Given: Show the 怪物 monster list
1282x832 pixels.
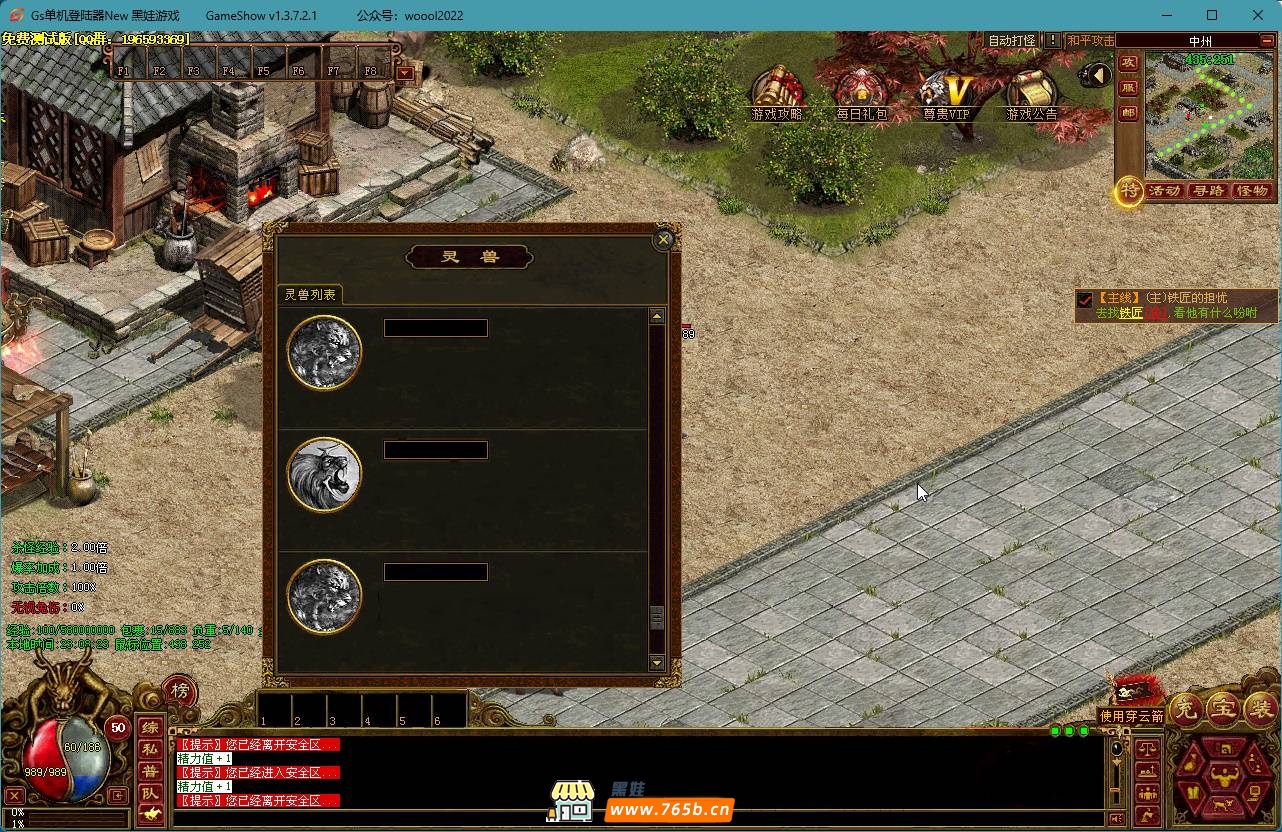Looking at the screenshot, I should click(1252, 191).
